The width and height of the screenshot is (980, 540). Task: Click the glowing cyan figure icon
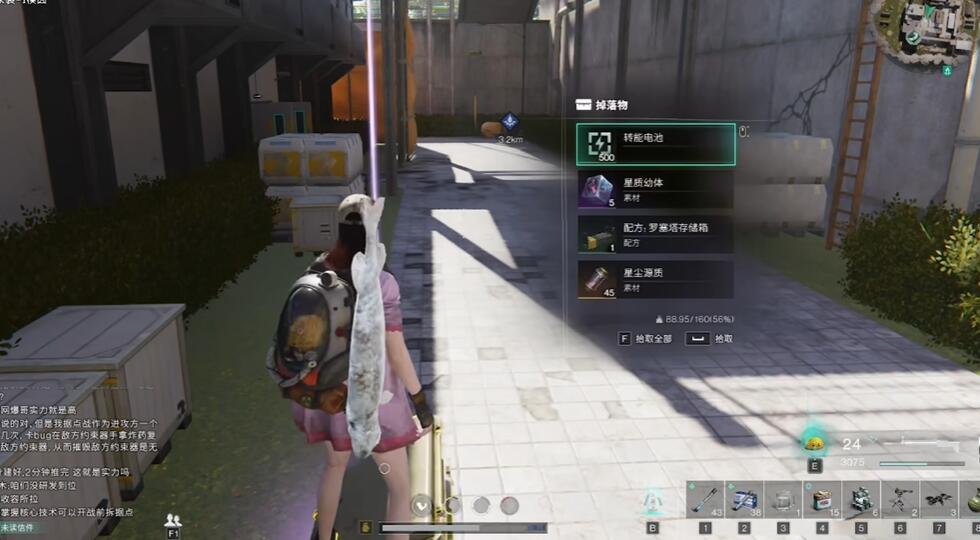pos(653,500)
